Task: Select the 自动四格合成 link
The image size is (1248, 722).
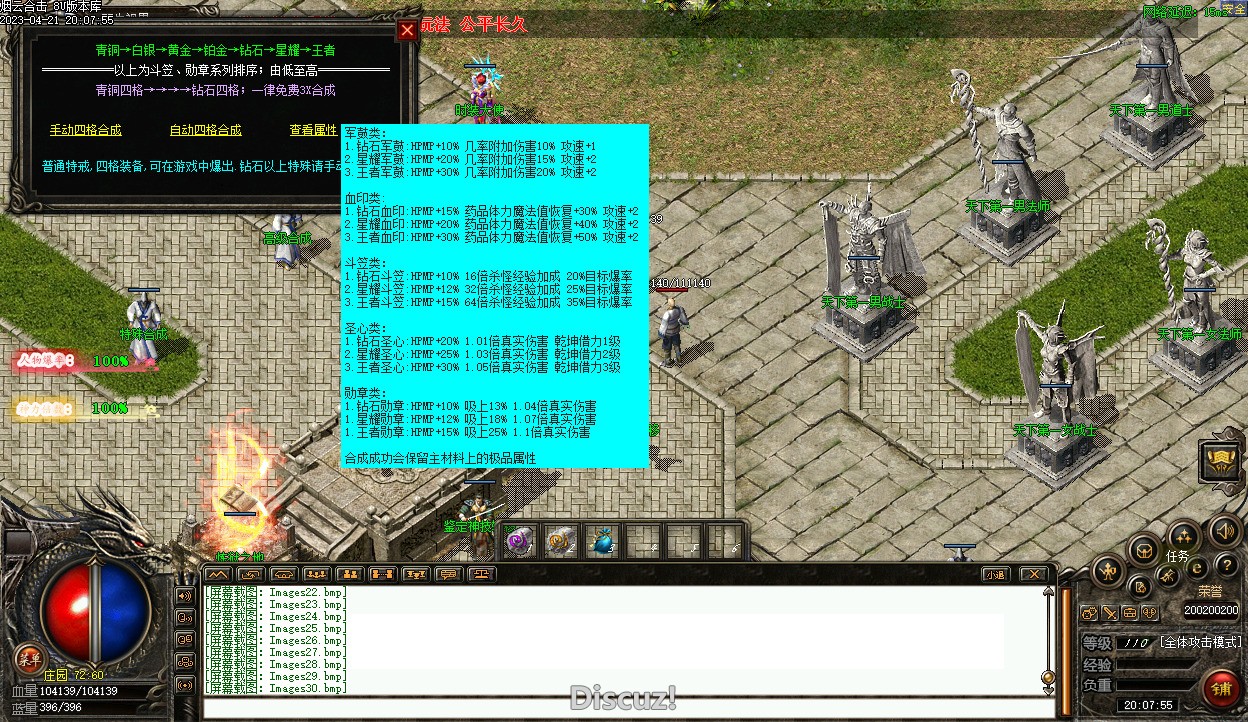Action: [205, 130]
